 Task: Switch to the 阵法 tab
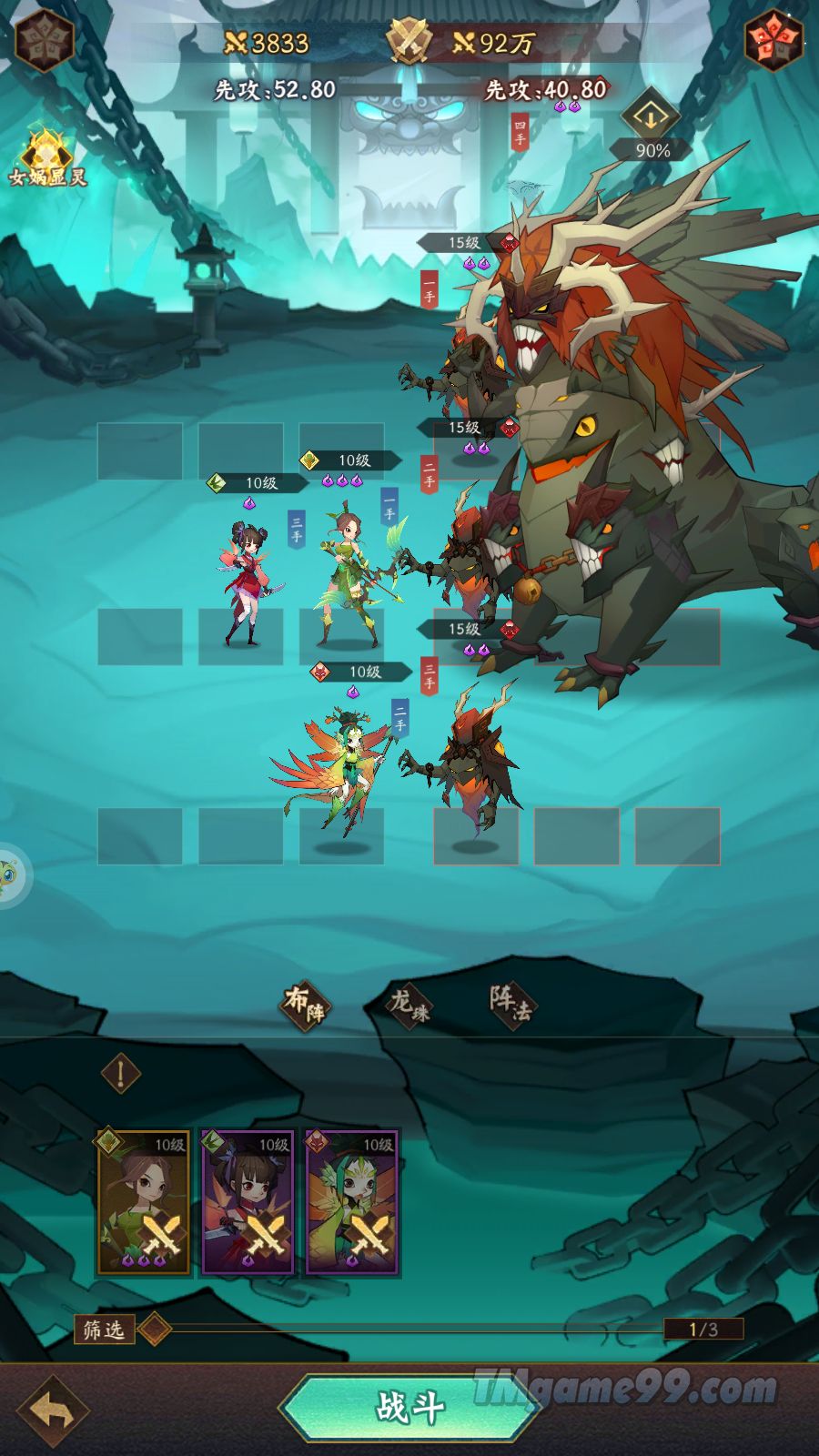pyautogui.click(x=511, y=1003)
